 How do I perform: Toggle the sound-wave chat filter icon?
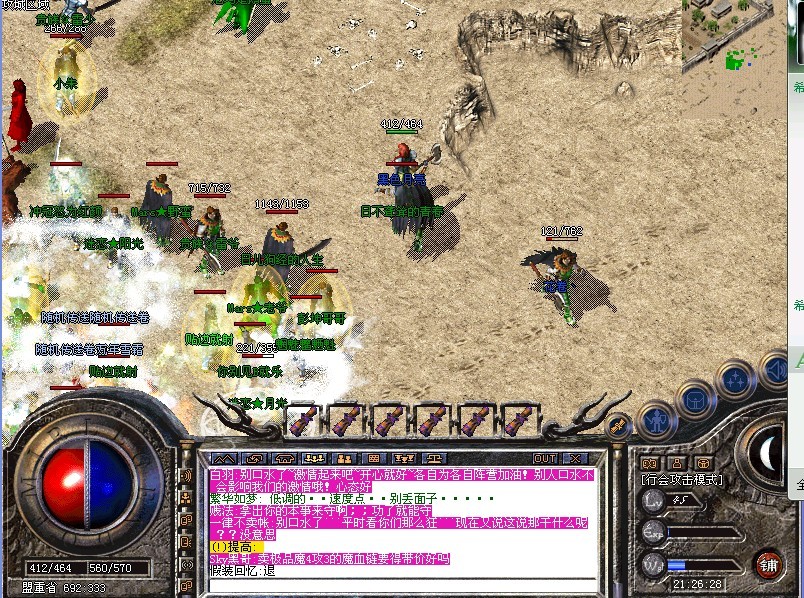[186, 475]
